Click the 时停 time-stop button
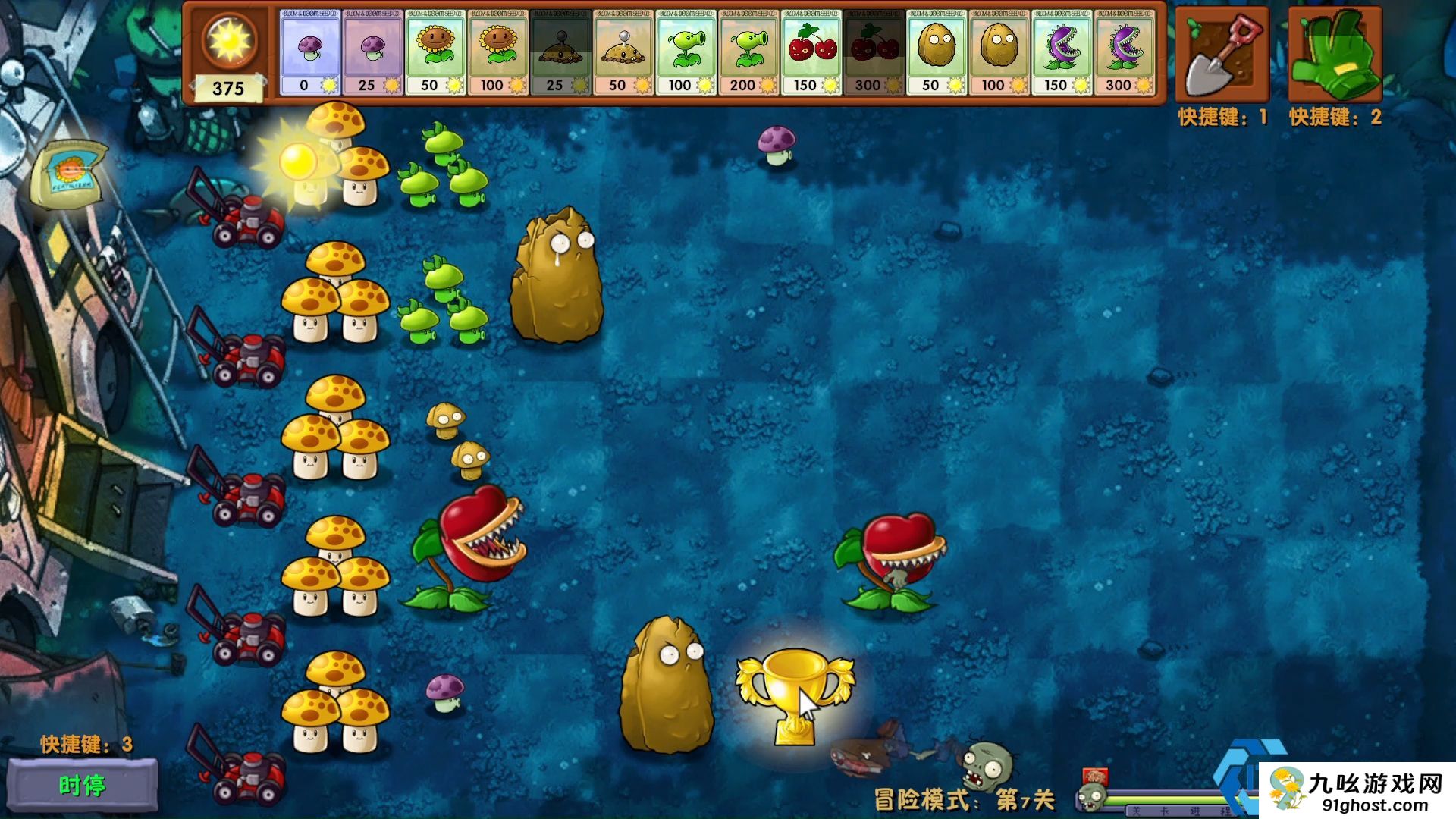The image size is (1456, 819). click(82, 786)
